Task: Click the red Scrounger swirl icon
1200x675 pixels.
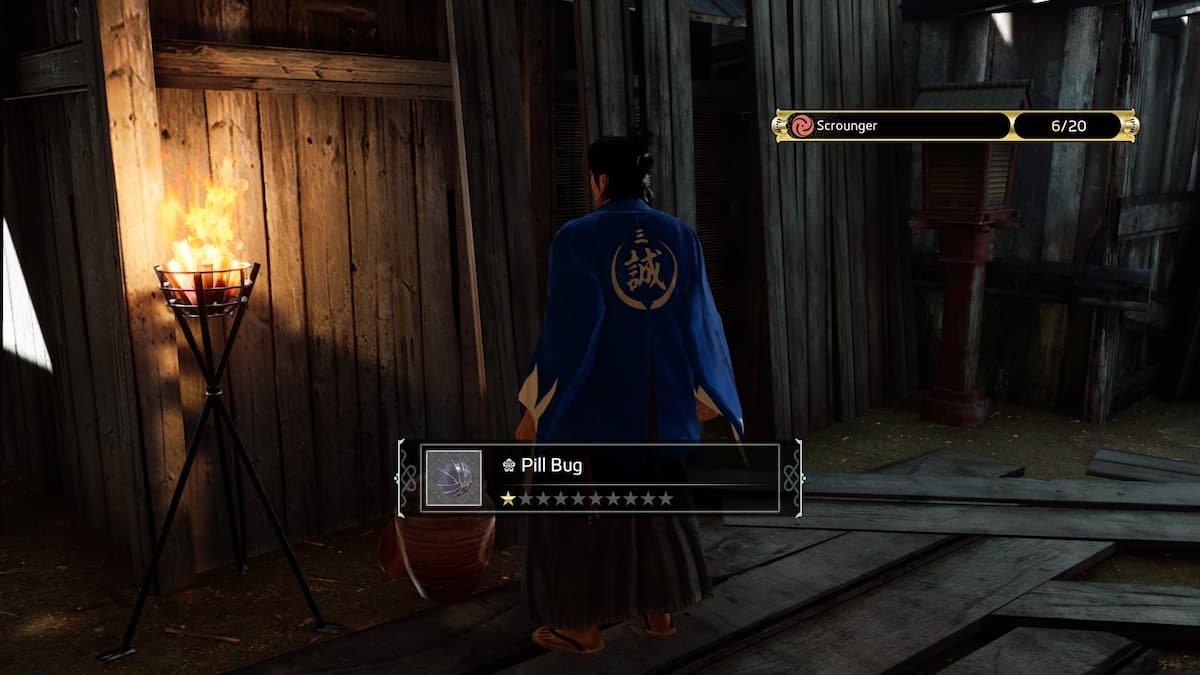Action: 802,126
